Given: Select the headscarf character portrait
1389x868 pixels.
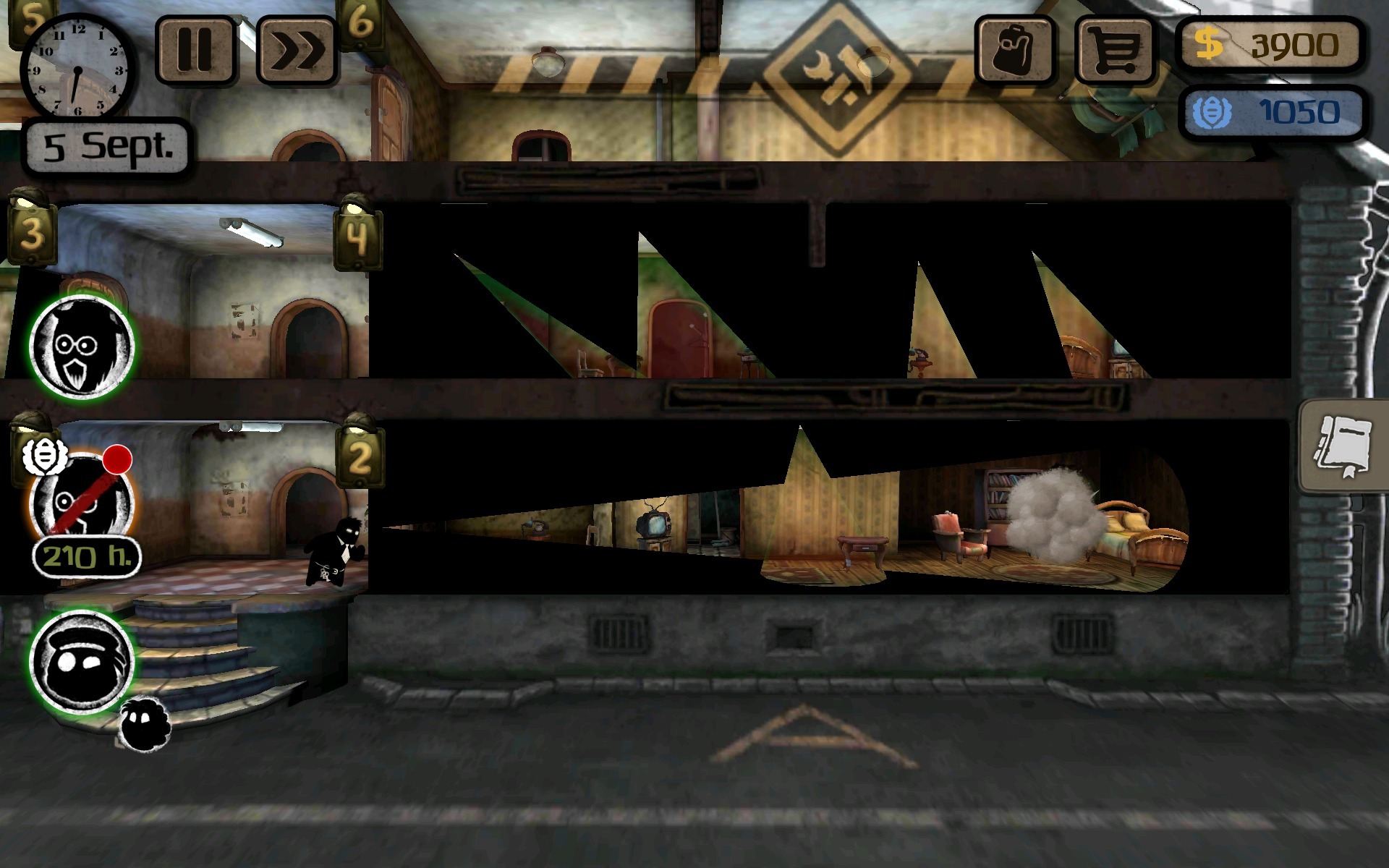Looking at the screenshot, I should [82, 662].
